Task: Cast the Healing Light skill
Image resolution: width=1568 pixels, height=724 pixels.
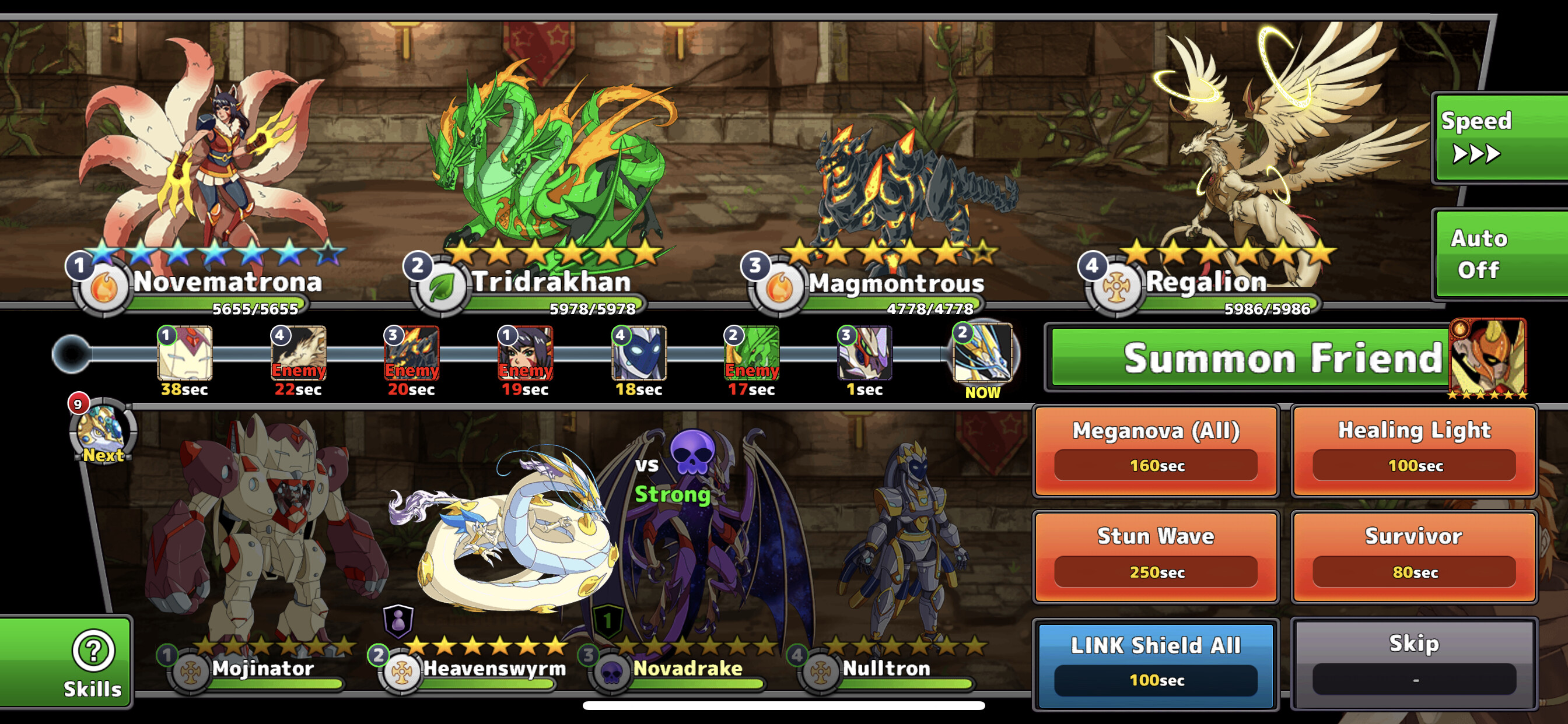Action: coord(1414,451)
